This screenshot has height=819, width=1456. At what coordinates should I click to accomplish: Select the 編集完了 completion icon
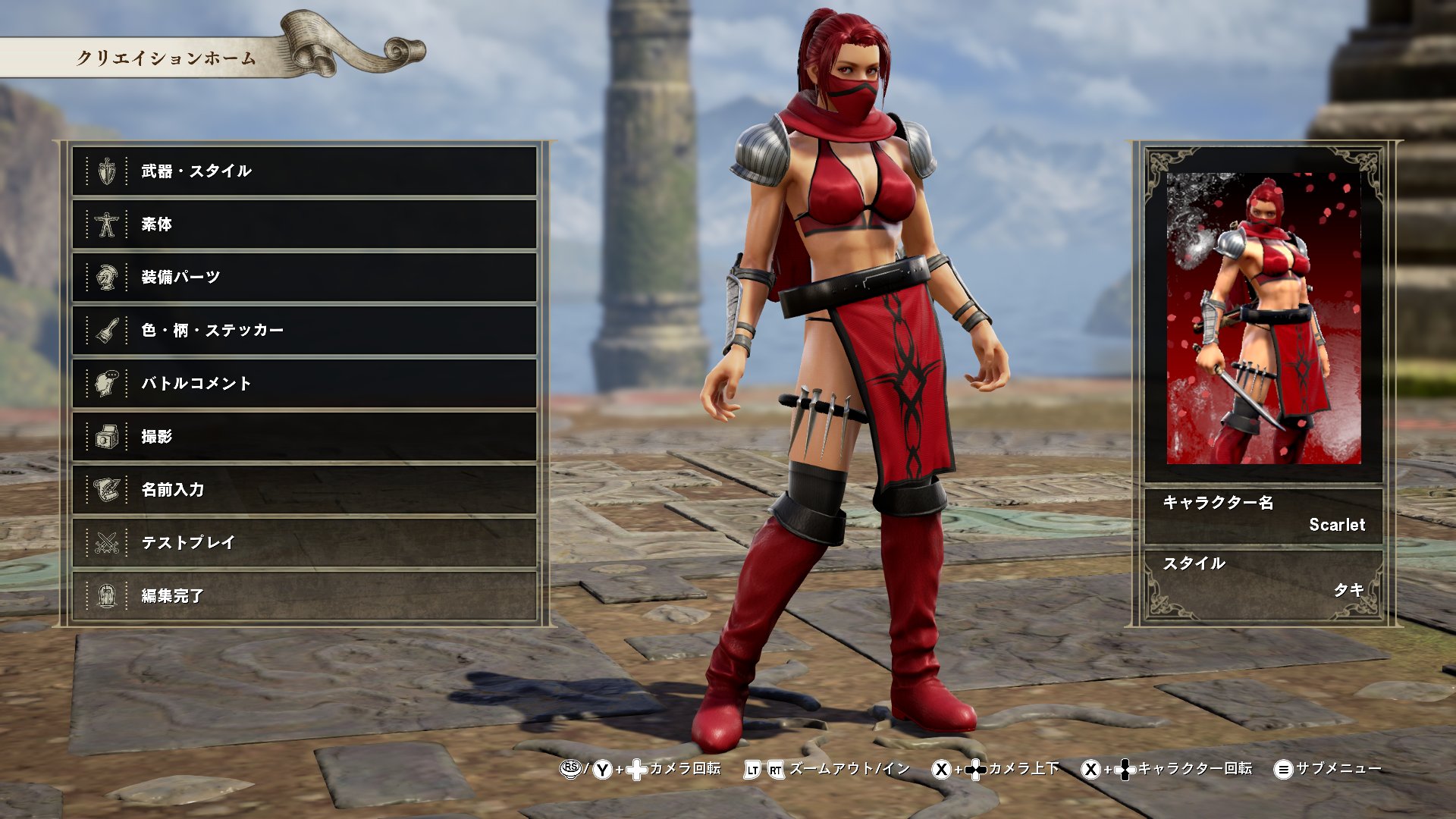coord(106,597)
